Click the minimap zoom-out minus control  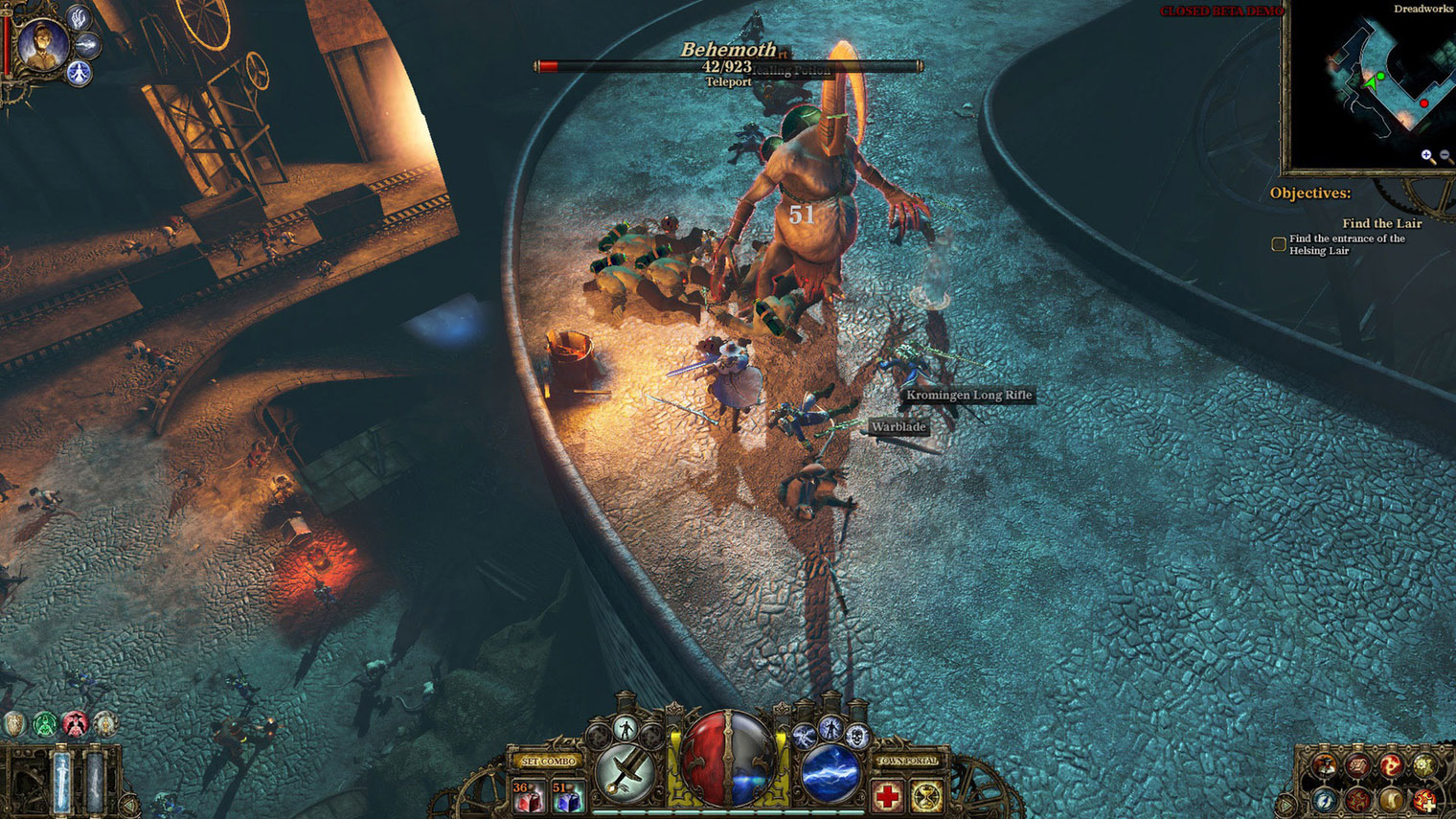pyautogui.click(x=1445, y=154)
